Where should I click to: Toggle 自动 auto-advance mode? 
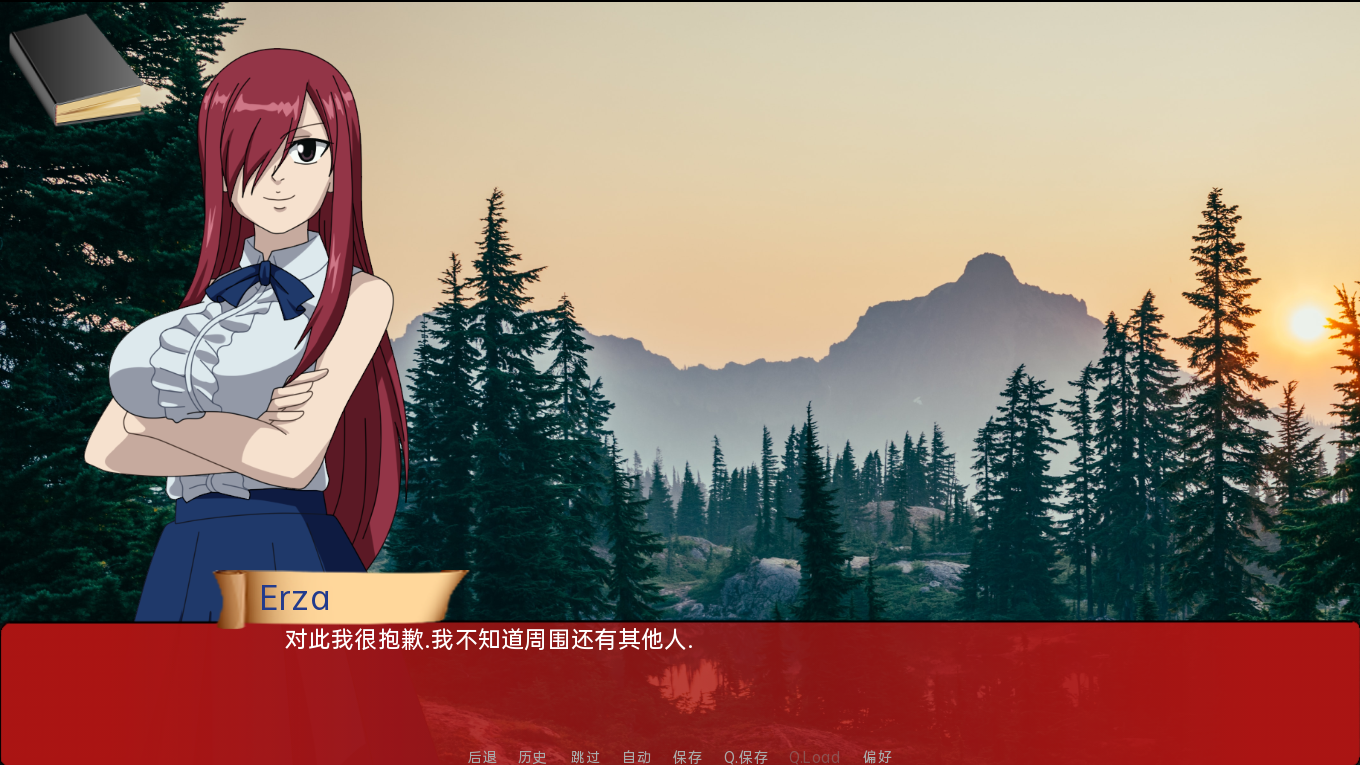click(636, 757)
